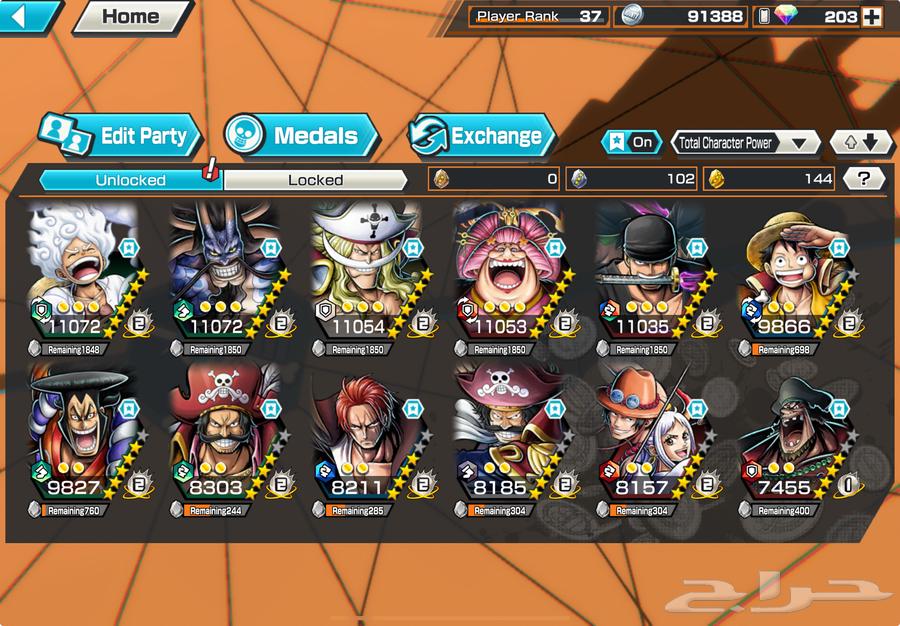Open the Total Character Power sort dropdown
The height and width of the screenshot is (626, 900).
click(745, 142)
